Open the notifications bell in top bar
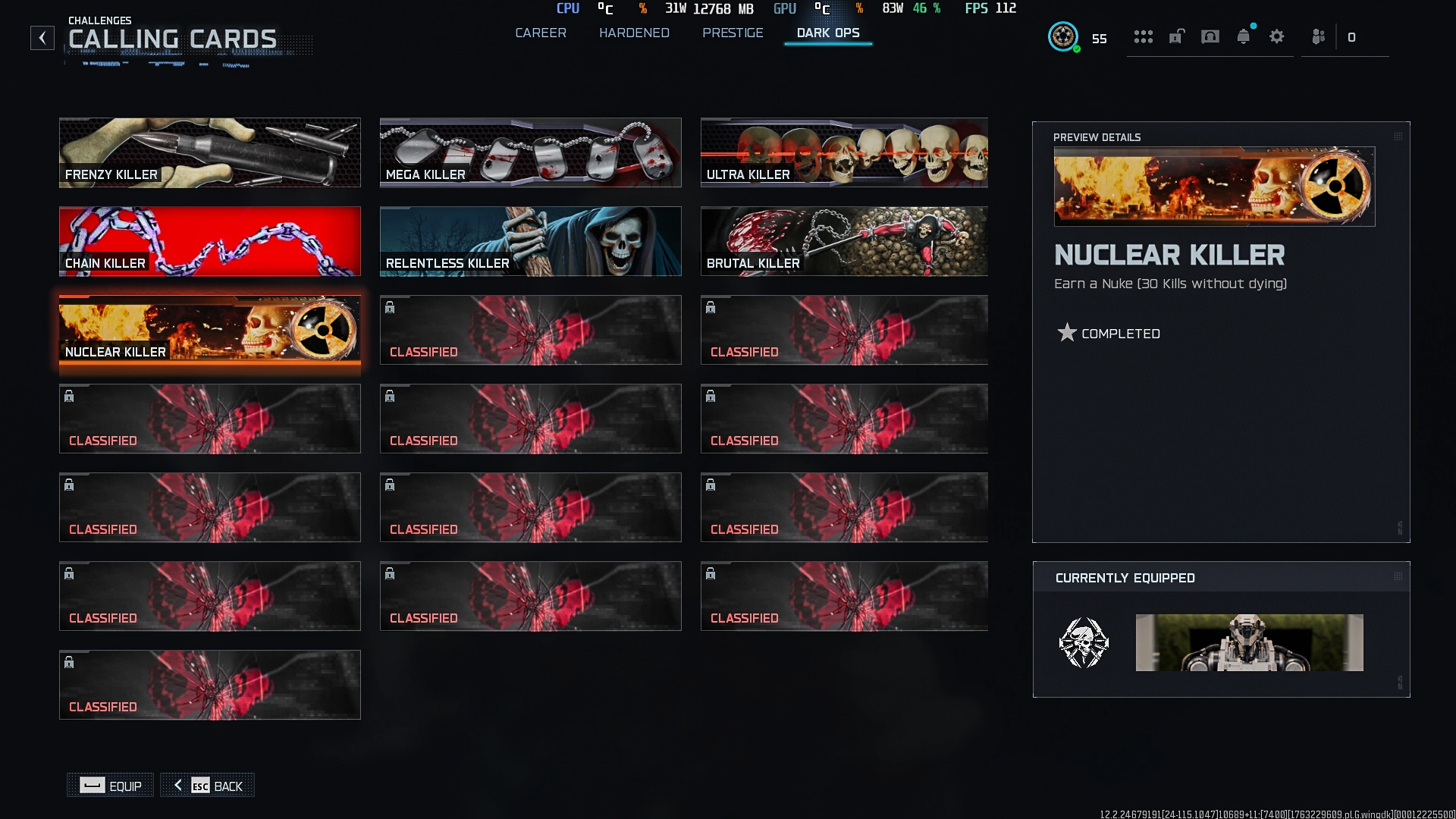The image size is (1456, 819). [x=1244, y=36]
